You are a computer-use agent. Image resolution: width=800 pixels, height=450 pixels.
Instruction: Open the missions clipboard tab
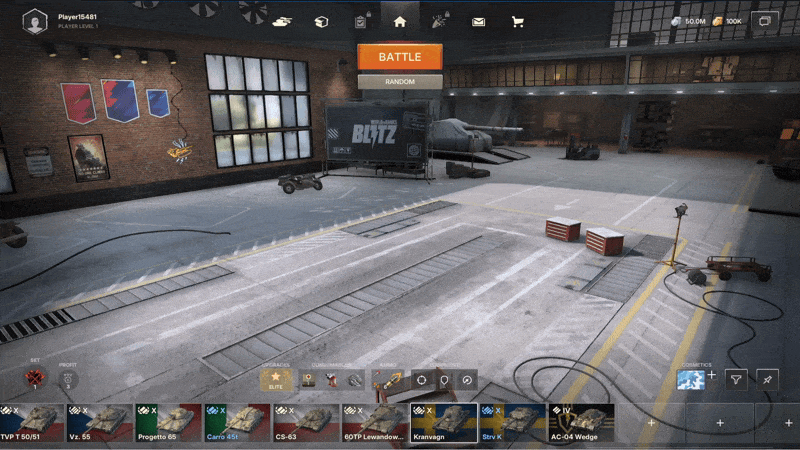tap(360, 20)
